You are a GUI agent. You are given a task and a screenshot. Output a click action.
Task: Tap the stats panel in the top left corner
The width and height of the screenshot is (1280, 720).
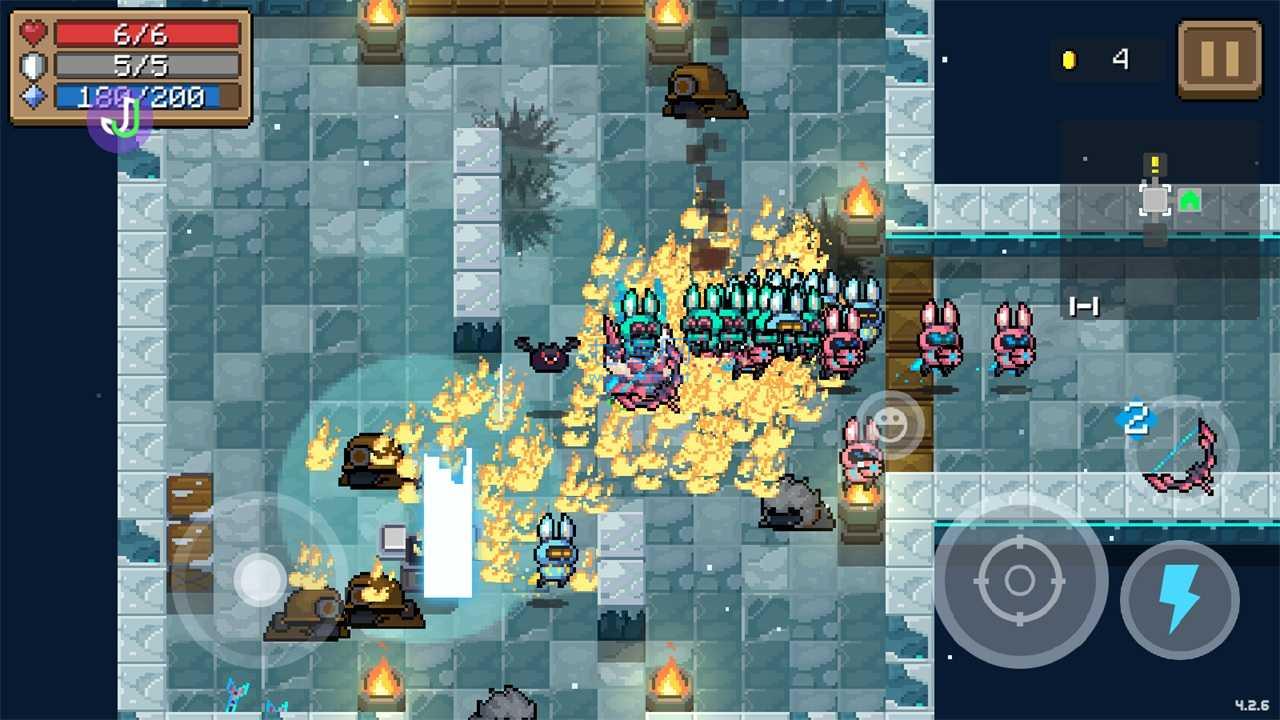coord(128,65)
